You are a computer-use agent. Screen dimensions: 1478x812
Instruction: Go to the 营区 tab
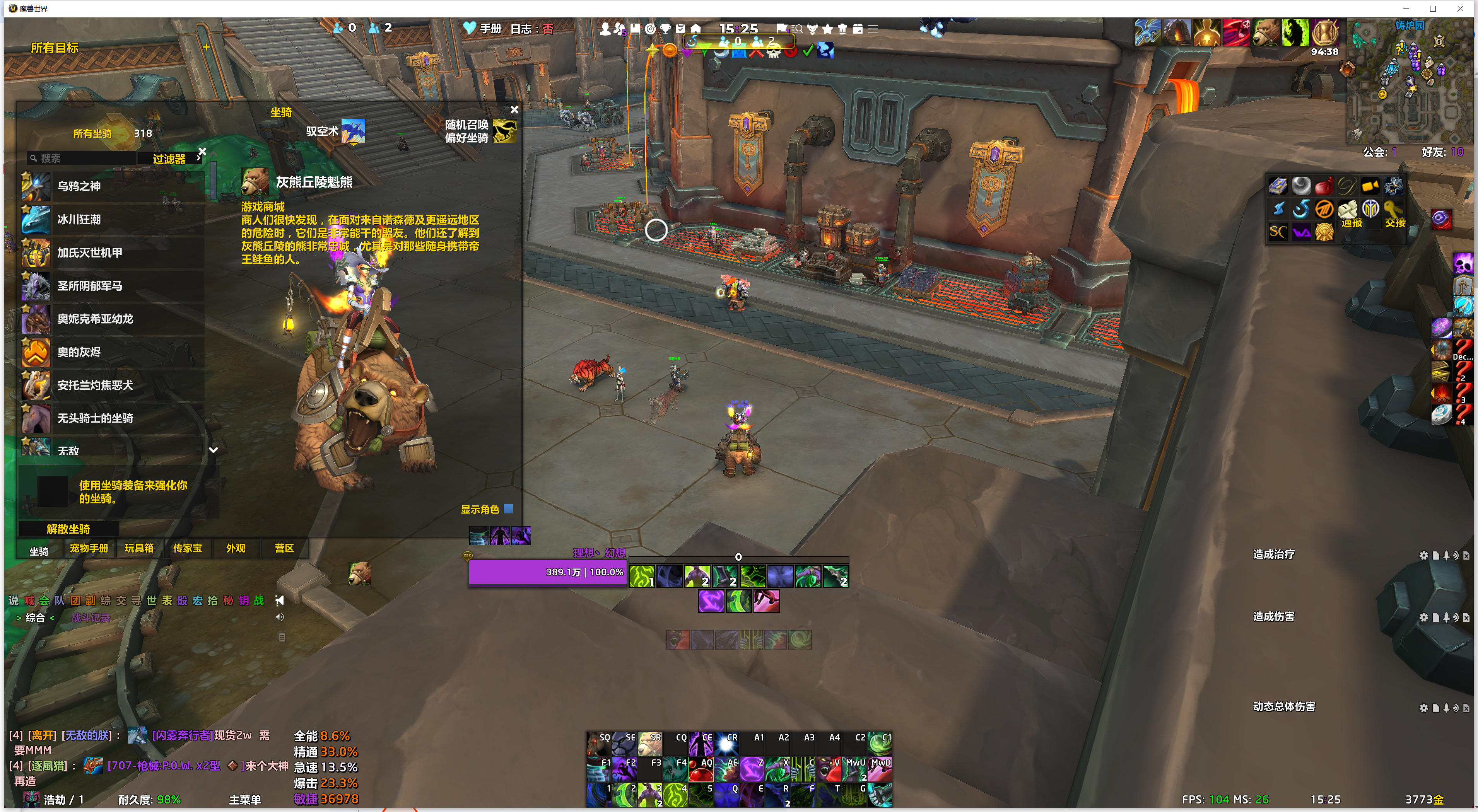click(x=284, y=548)
